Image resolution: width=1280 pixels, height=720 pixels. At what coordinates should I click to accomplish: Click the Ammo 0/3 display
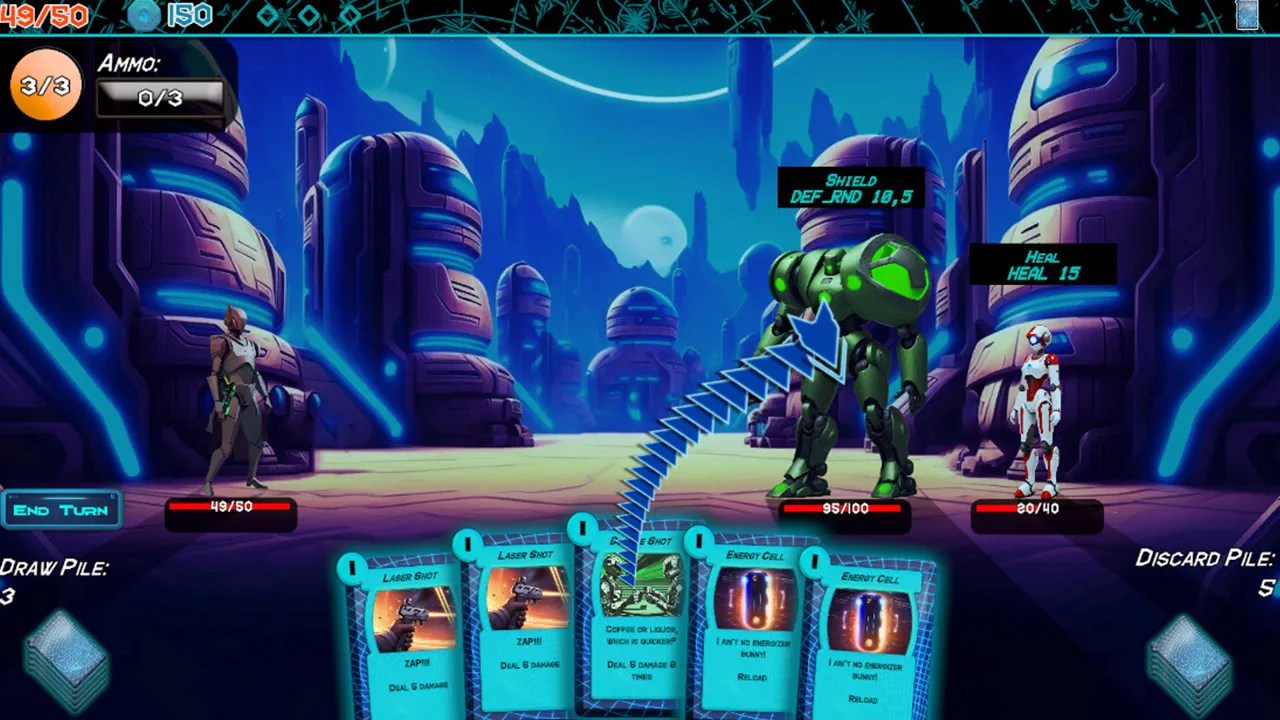(160, 98)
